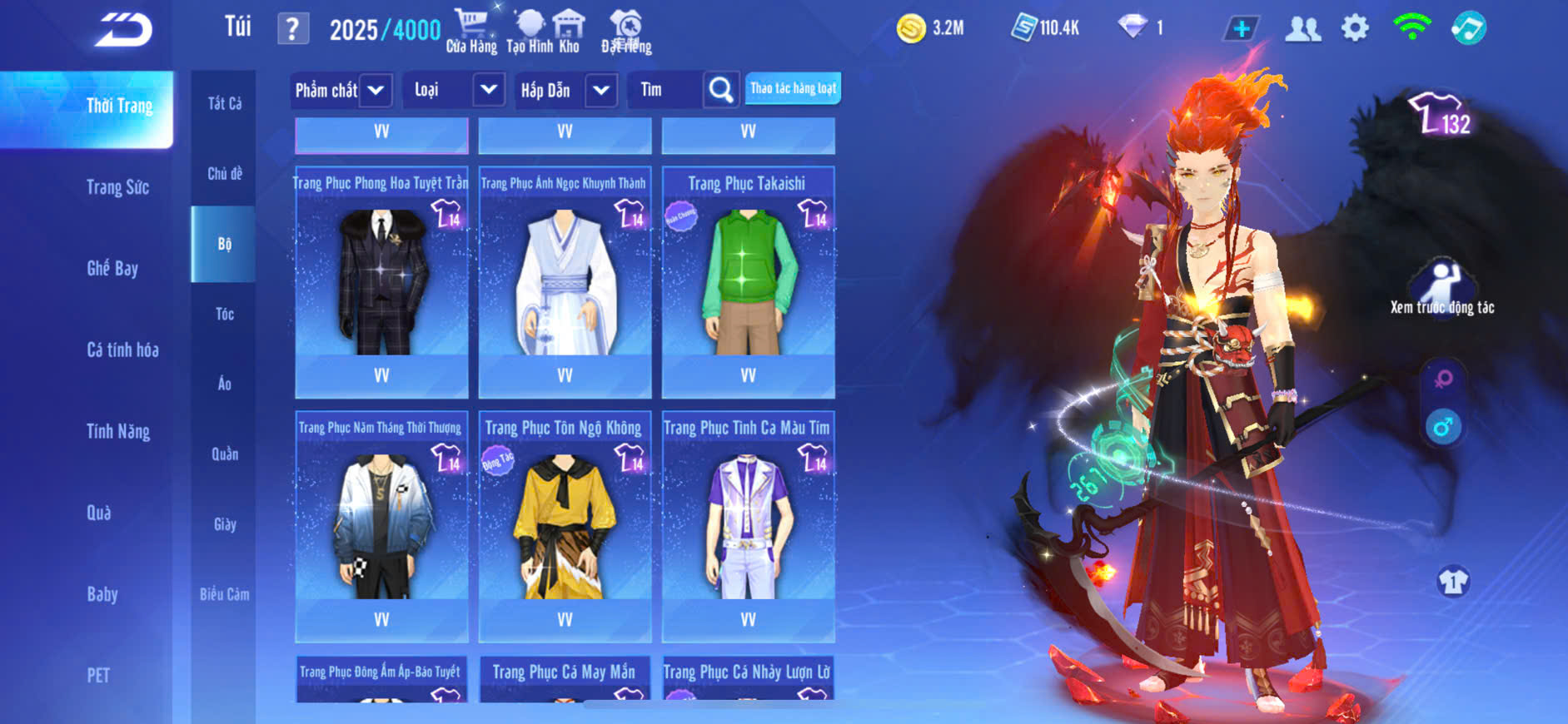Open the Cửa Hàng shop

click(471, 32)
